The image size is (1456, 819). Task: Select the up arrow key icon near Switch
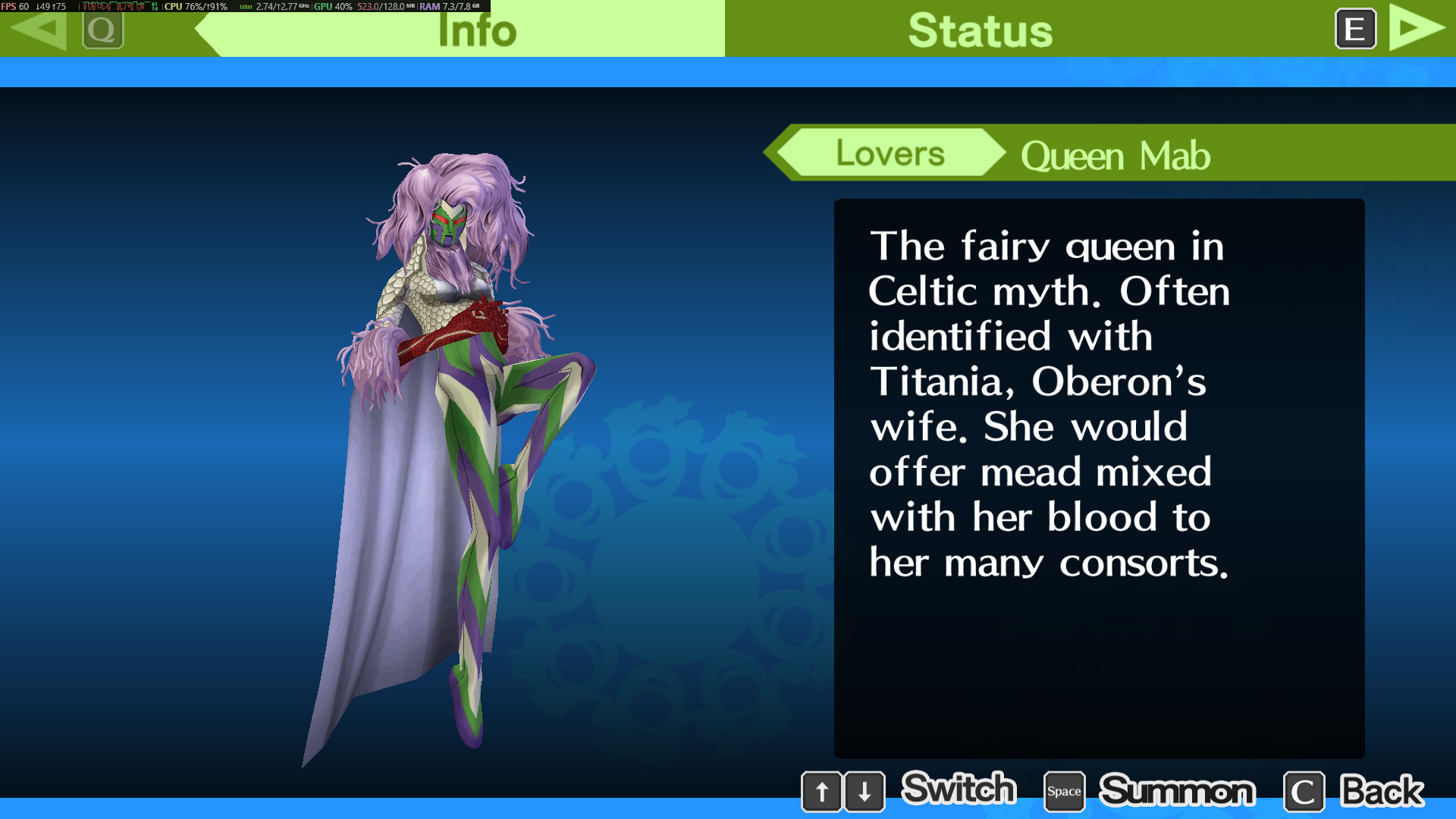tap(822, 791)
